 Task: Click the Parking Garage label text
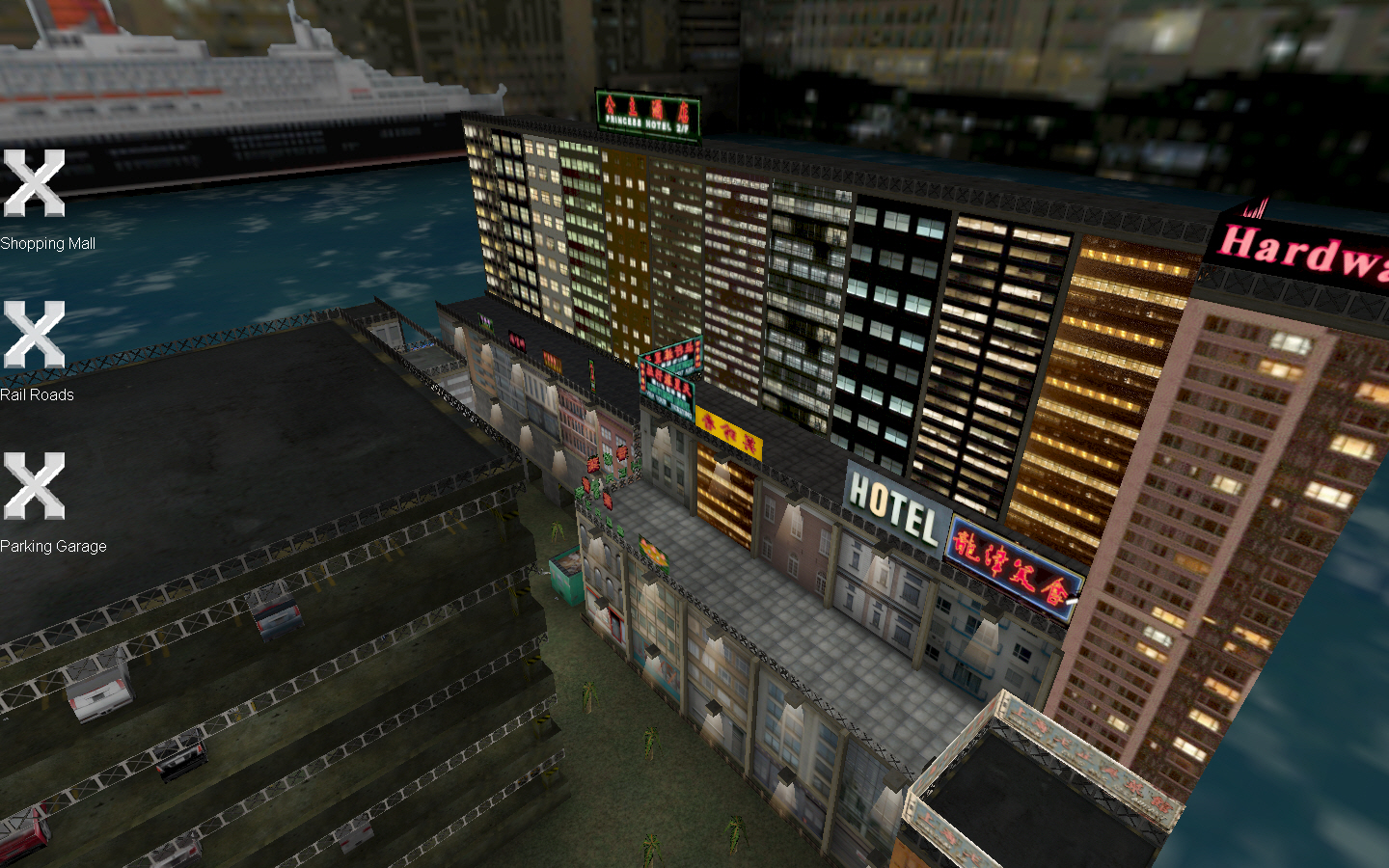(x=54, y=545)
